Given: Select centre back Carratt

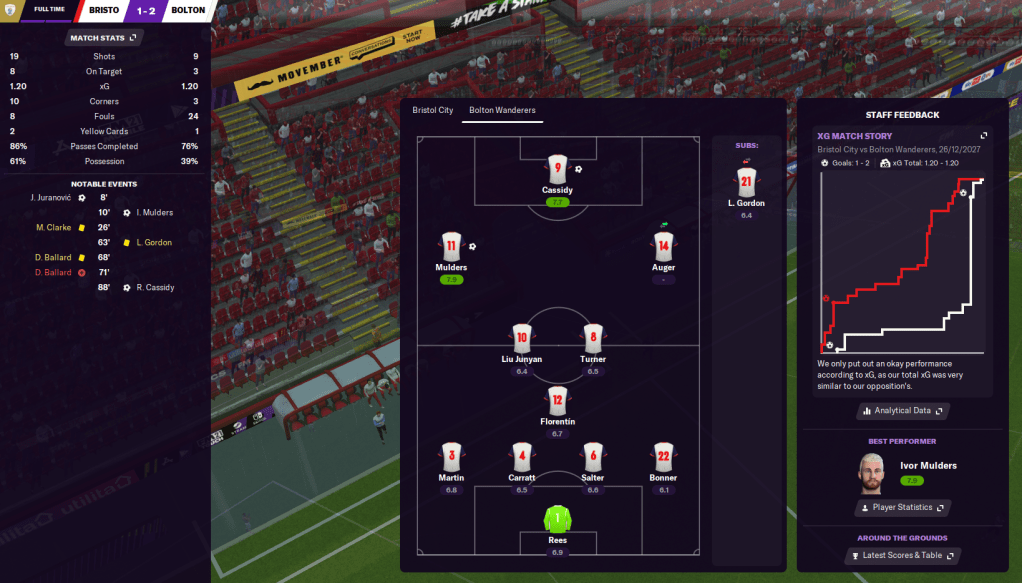Looking at the screenshot, I should tap(521, 457).
